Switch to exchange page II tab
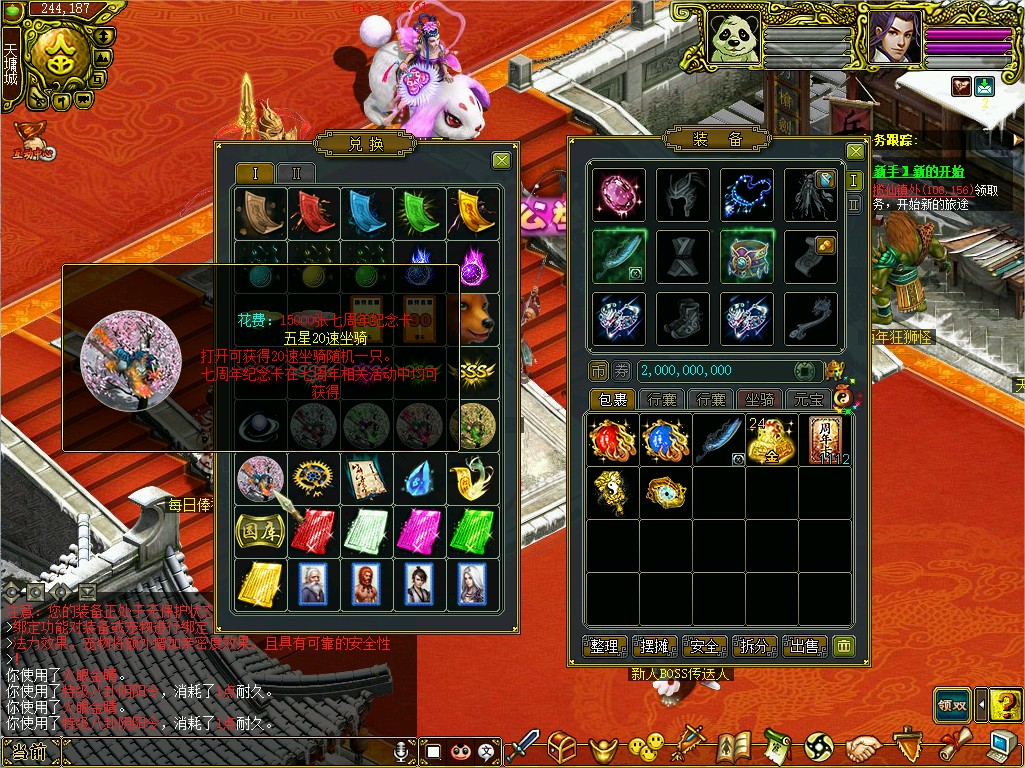Image resolution: width=1025 pixels, height=768 pixels. (295, 173)
